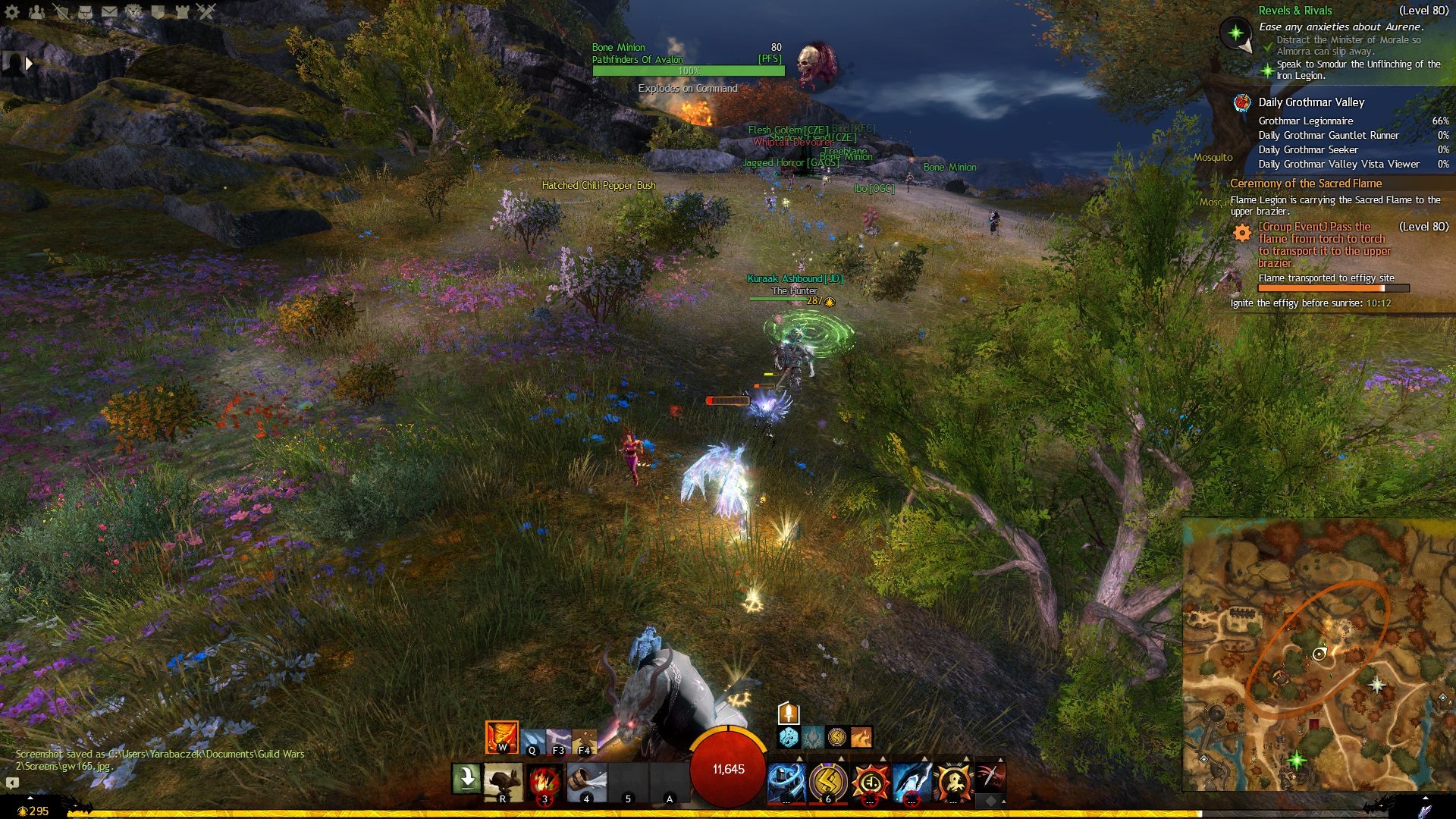Viewport: 1456px width, 819px height.
Task: Activate the armored knight healing skill
Action: pyautogui.click(x=786, y=781)
